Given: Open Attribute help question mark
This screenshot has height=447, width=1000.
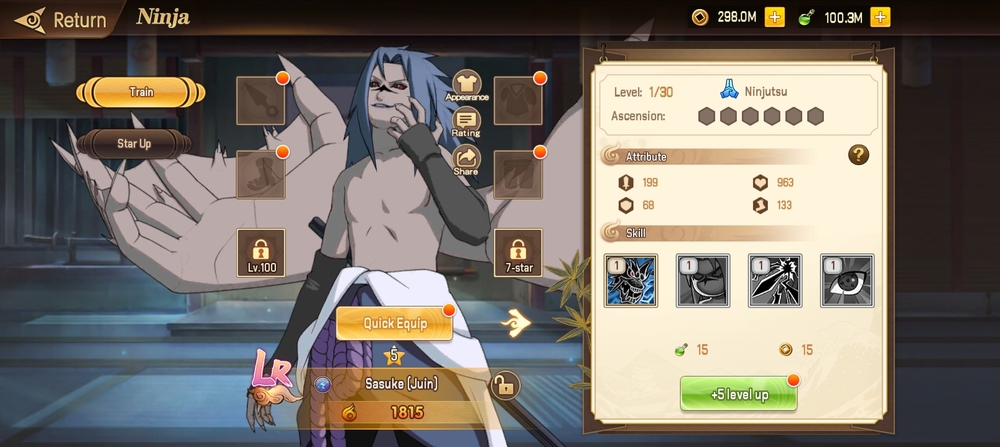Looking at the screenshot, I should (x=858, y=155).
